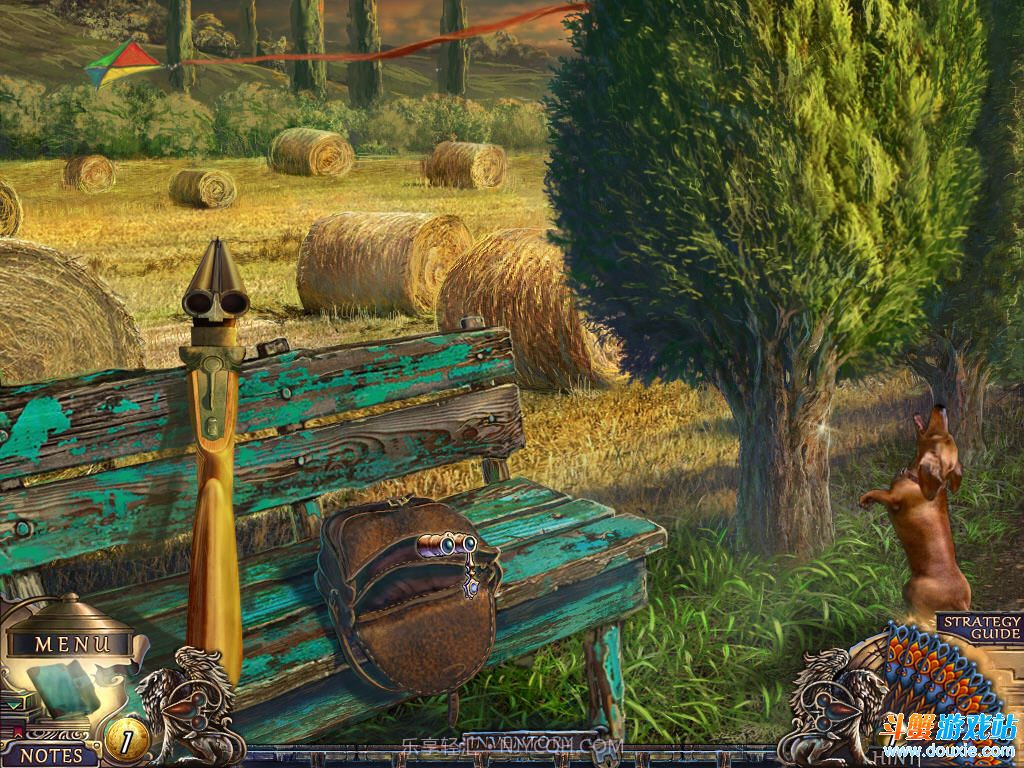Open the Notes journal
This screenshot has height=768, width=1024.
(x=52, y=756)
